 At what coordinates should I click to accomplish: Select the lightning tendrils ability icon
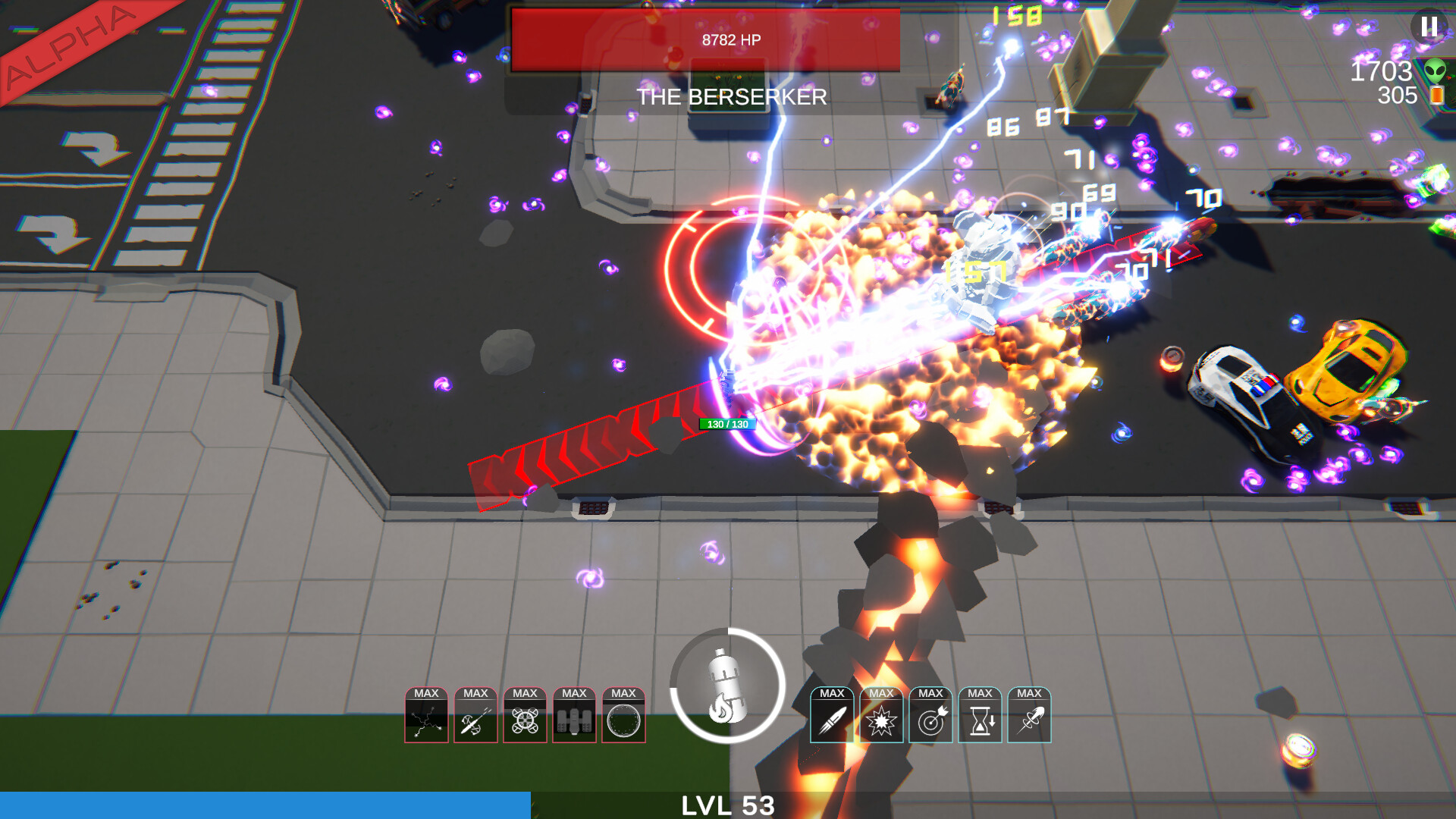tap(428, 717)
